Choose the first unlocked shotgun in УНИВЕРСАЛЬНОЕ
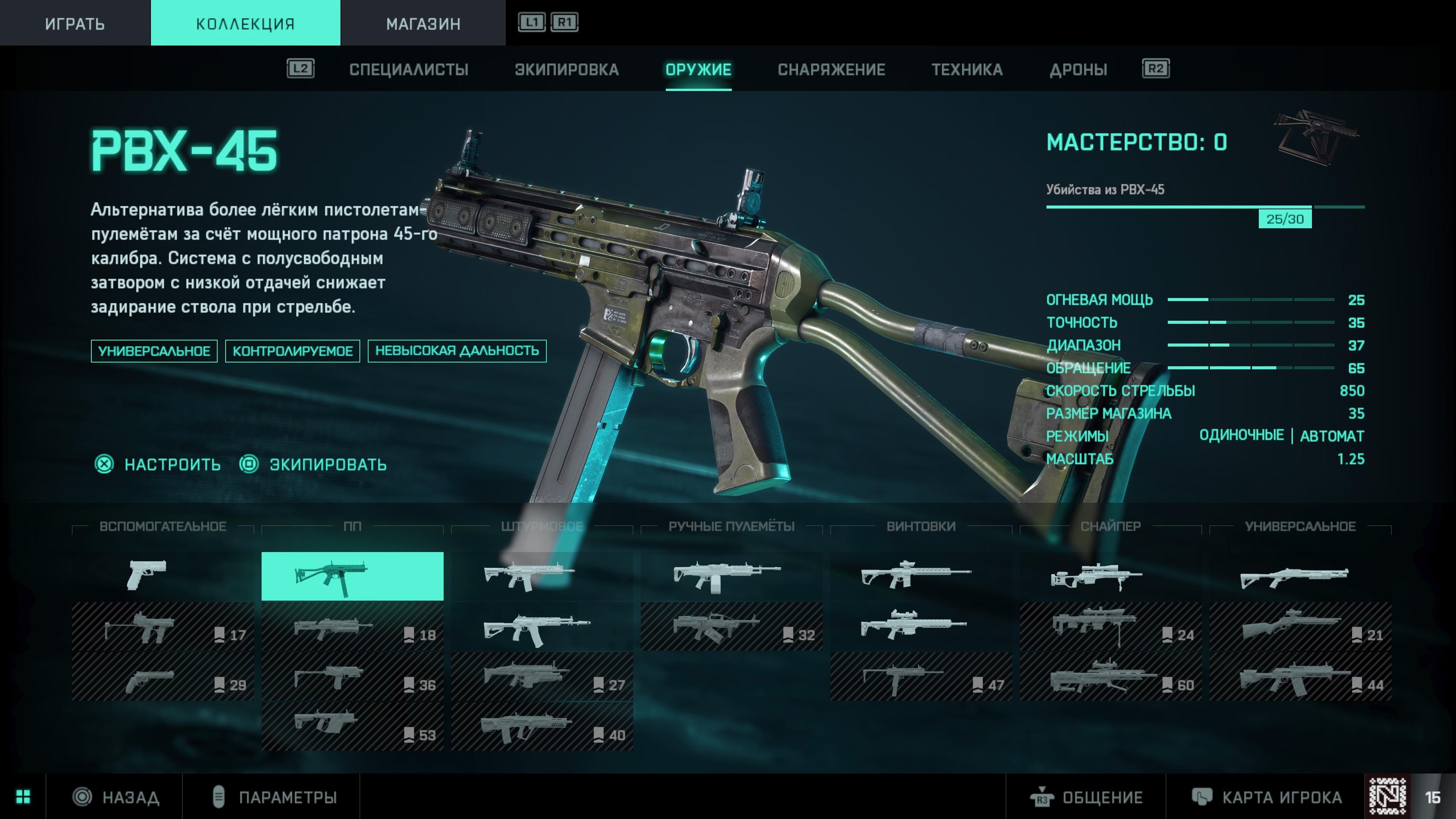 click(x=1300, y=576)
